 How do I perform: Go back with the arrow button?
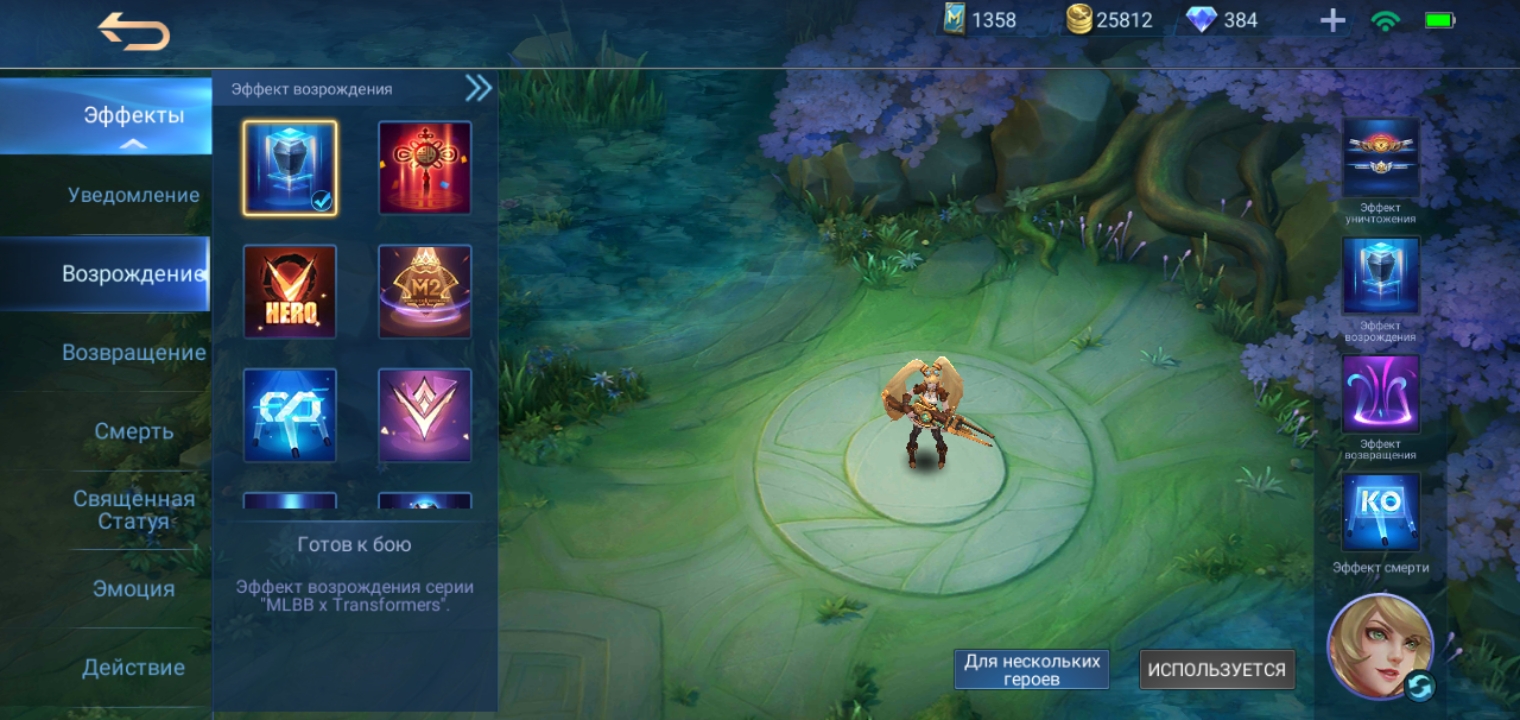(x=133, y=33)
